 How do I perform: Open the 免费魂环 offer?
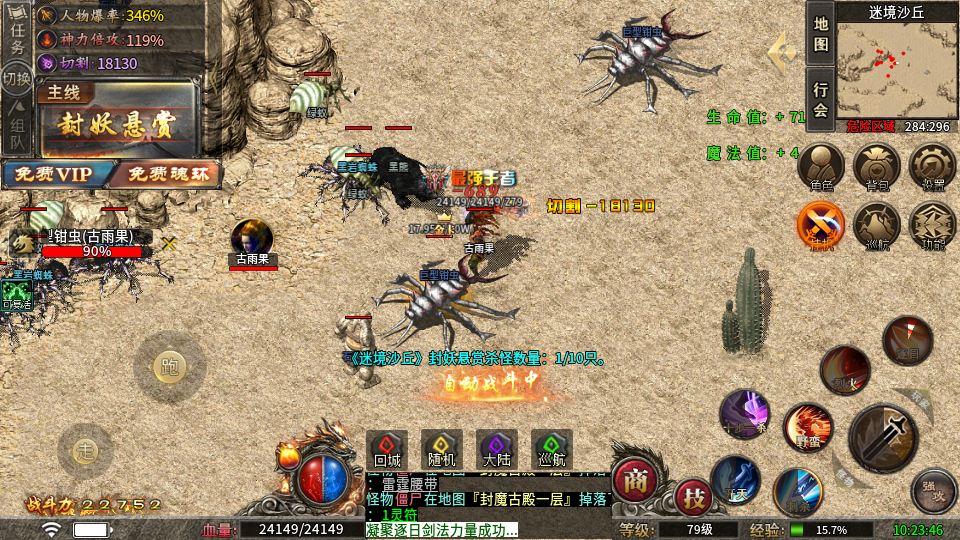coord(163,174)
